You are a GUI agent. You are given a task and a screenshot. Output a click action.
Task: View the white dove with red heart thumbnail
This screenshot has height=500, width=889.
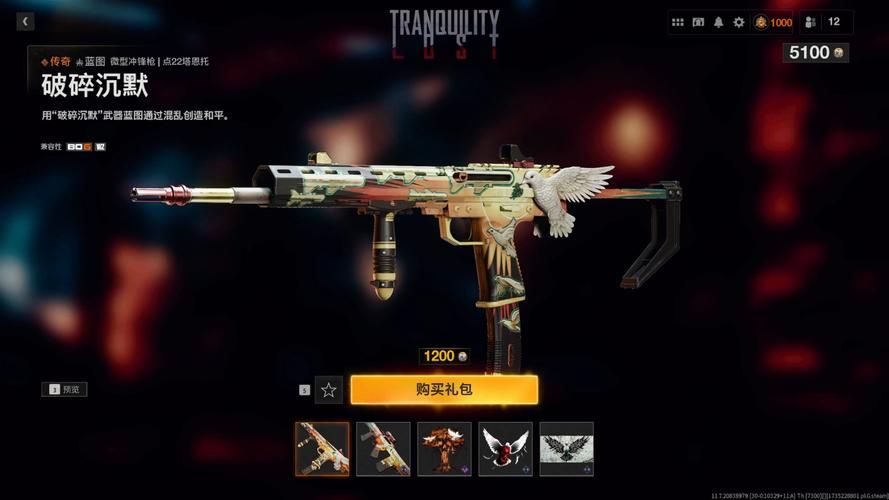pos(506,448)
